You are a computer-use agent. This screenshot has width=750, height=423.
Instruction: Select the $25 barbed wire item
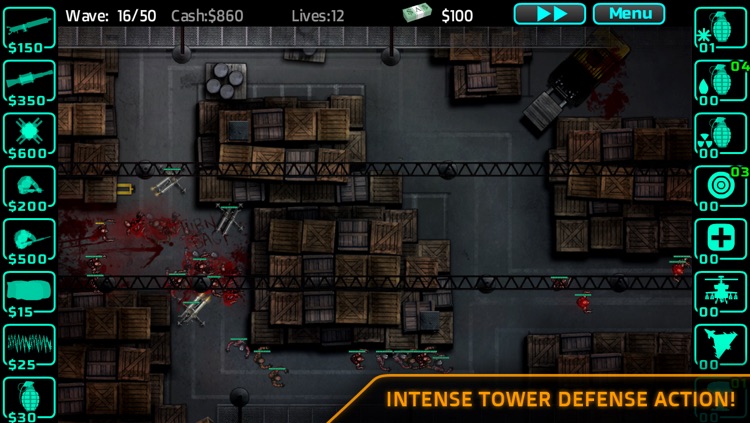click(29, 346)
